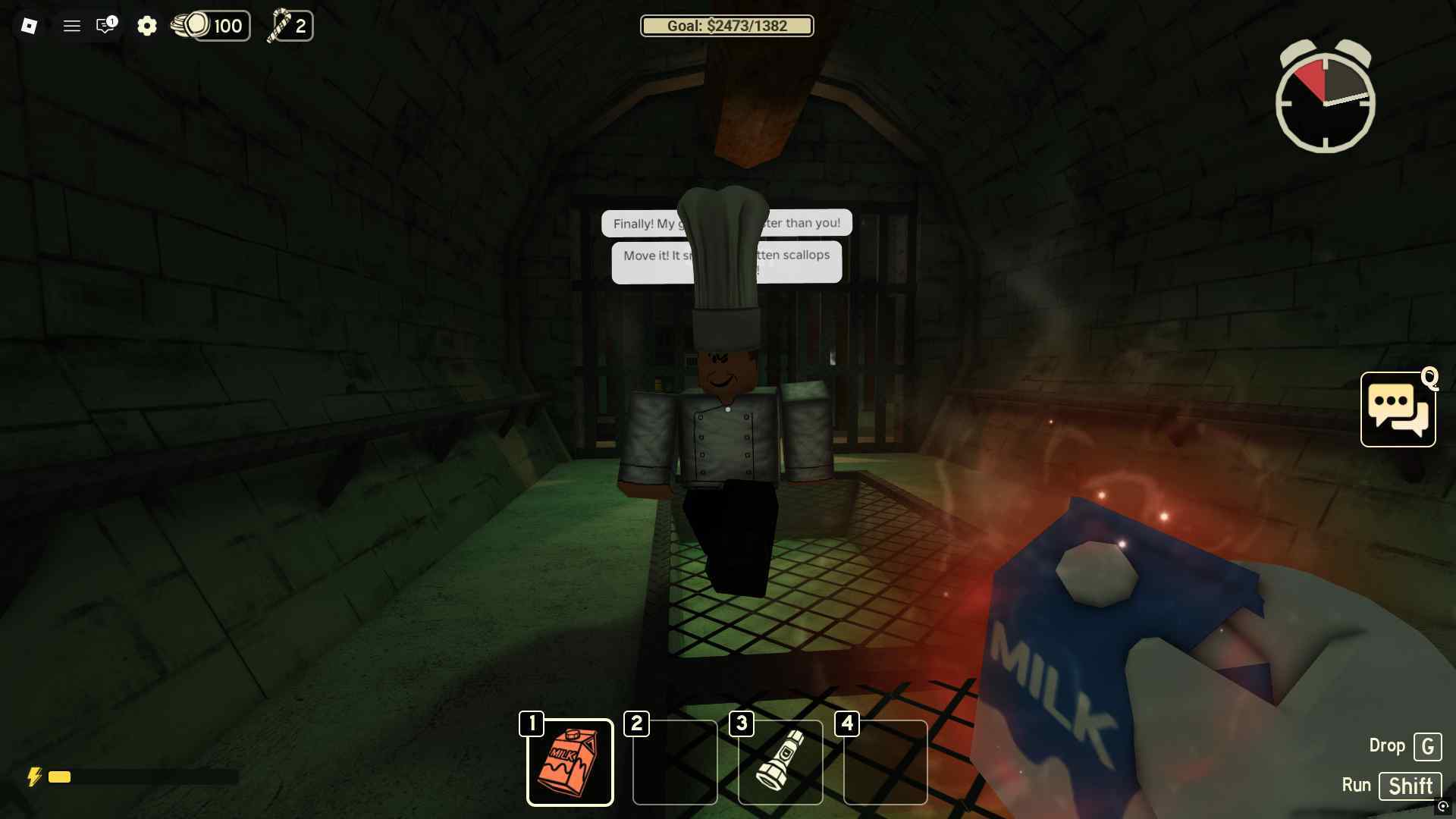
Task: Open the settings gear icon
Action: (147, 26)
